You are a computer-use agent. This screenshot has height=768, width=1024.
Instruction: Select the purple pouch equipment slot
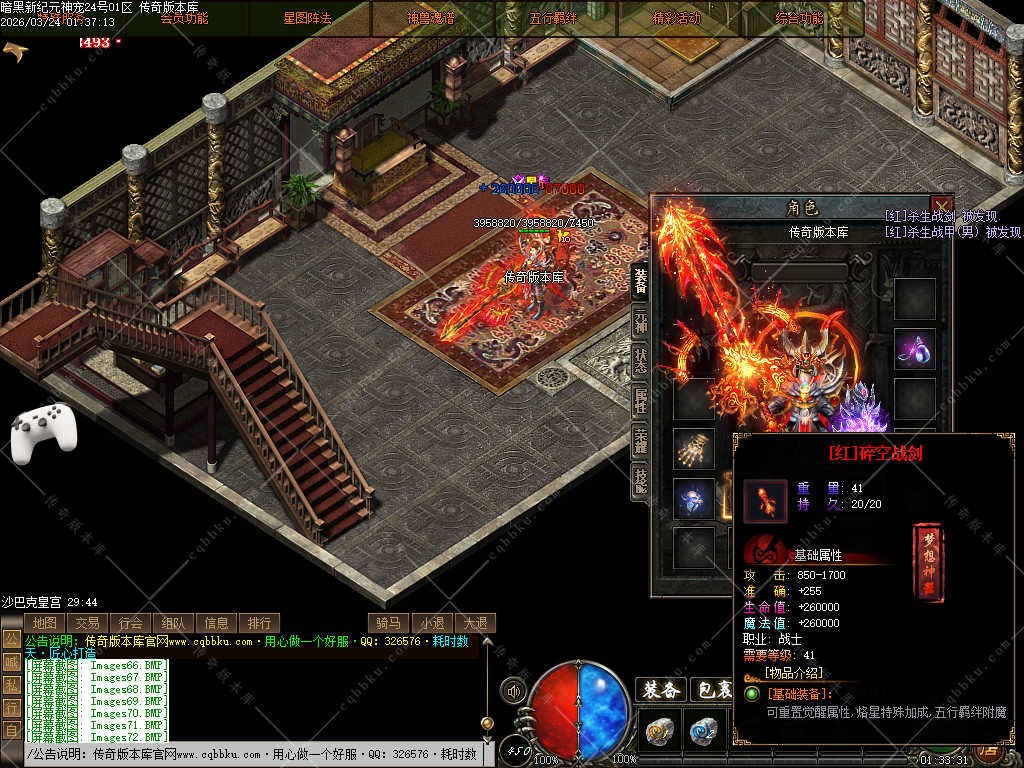914,349
